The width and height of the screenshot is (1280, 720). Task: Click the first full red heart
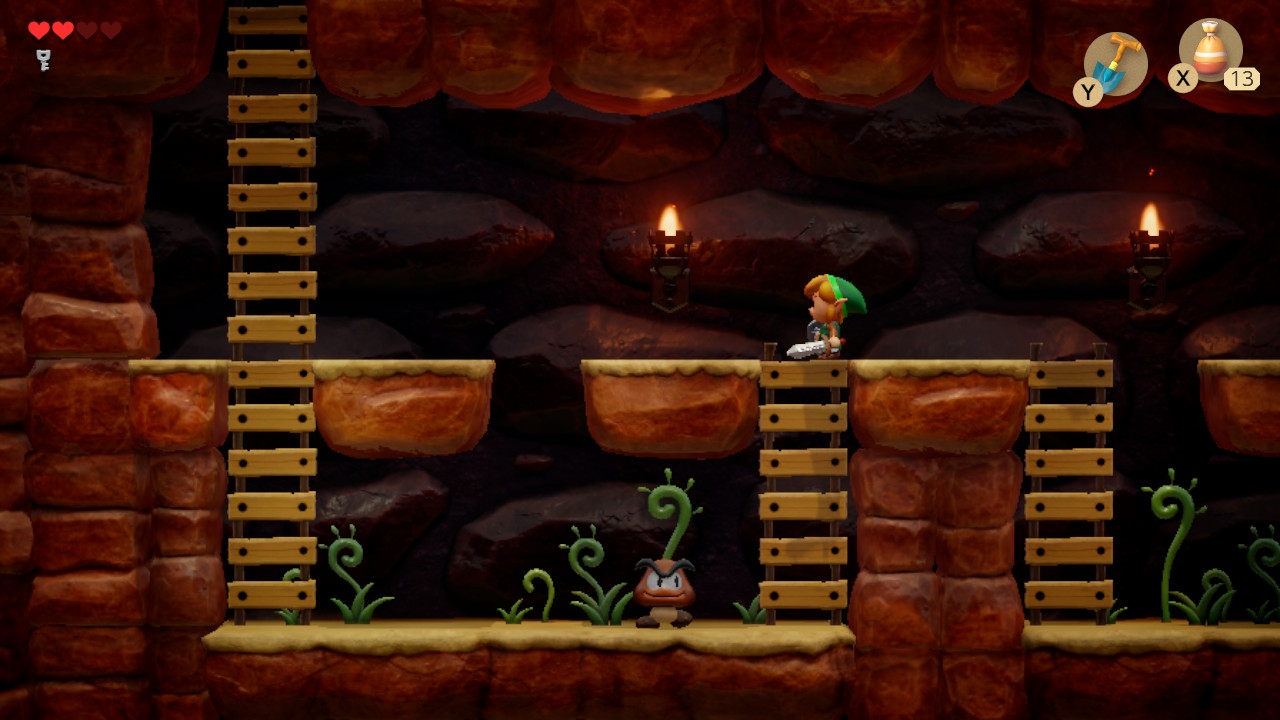[39, 30]
